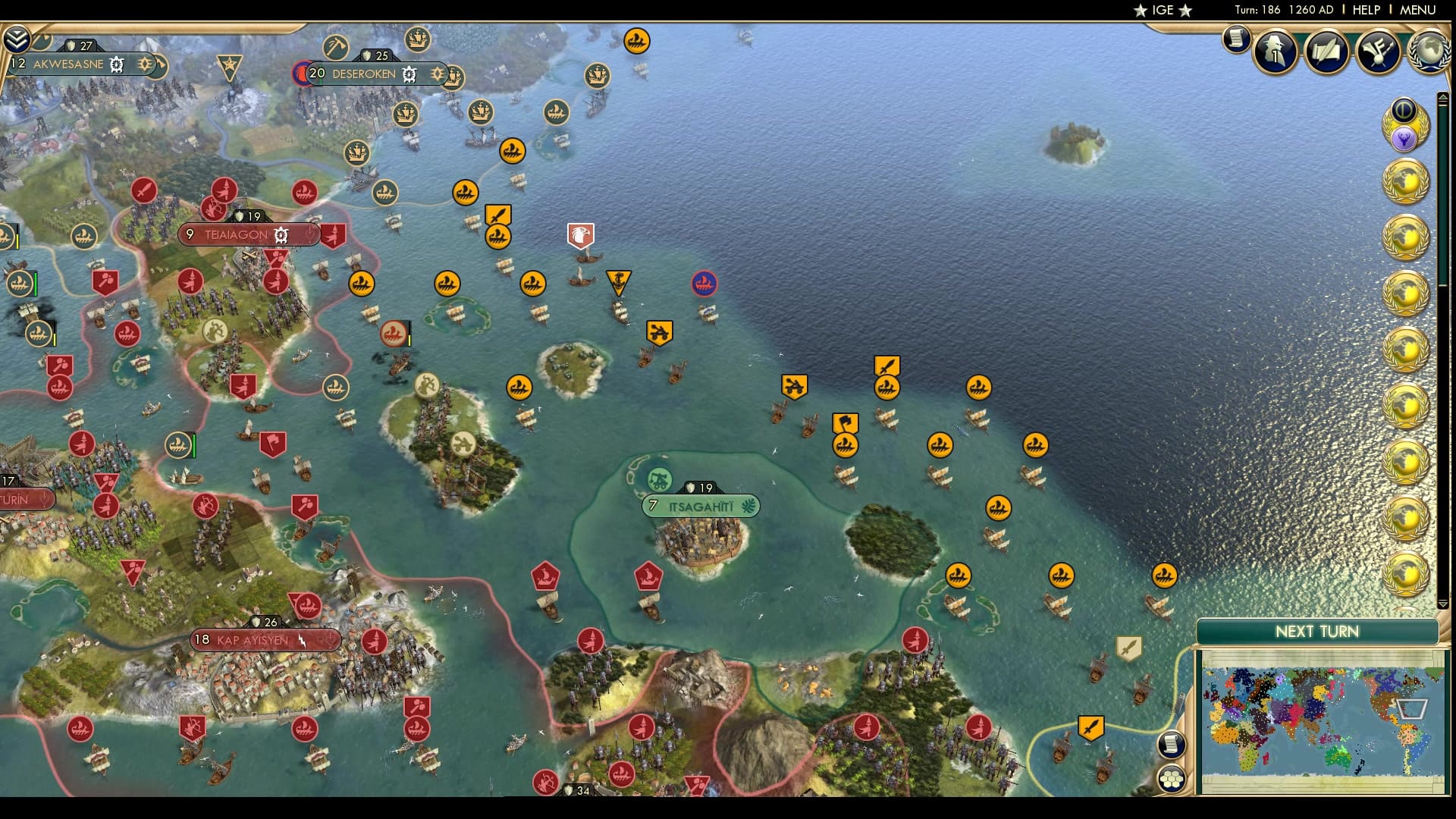This screenshot has width=1456, height=819.
Task: Open social policies via the scroll icon near minimap
Action: [1172, 745]
